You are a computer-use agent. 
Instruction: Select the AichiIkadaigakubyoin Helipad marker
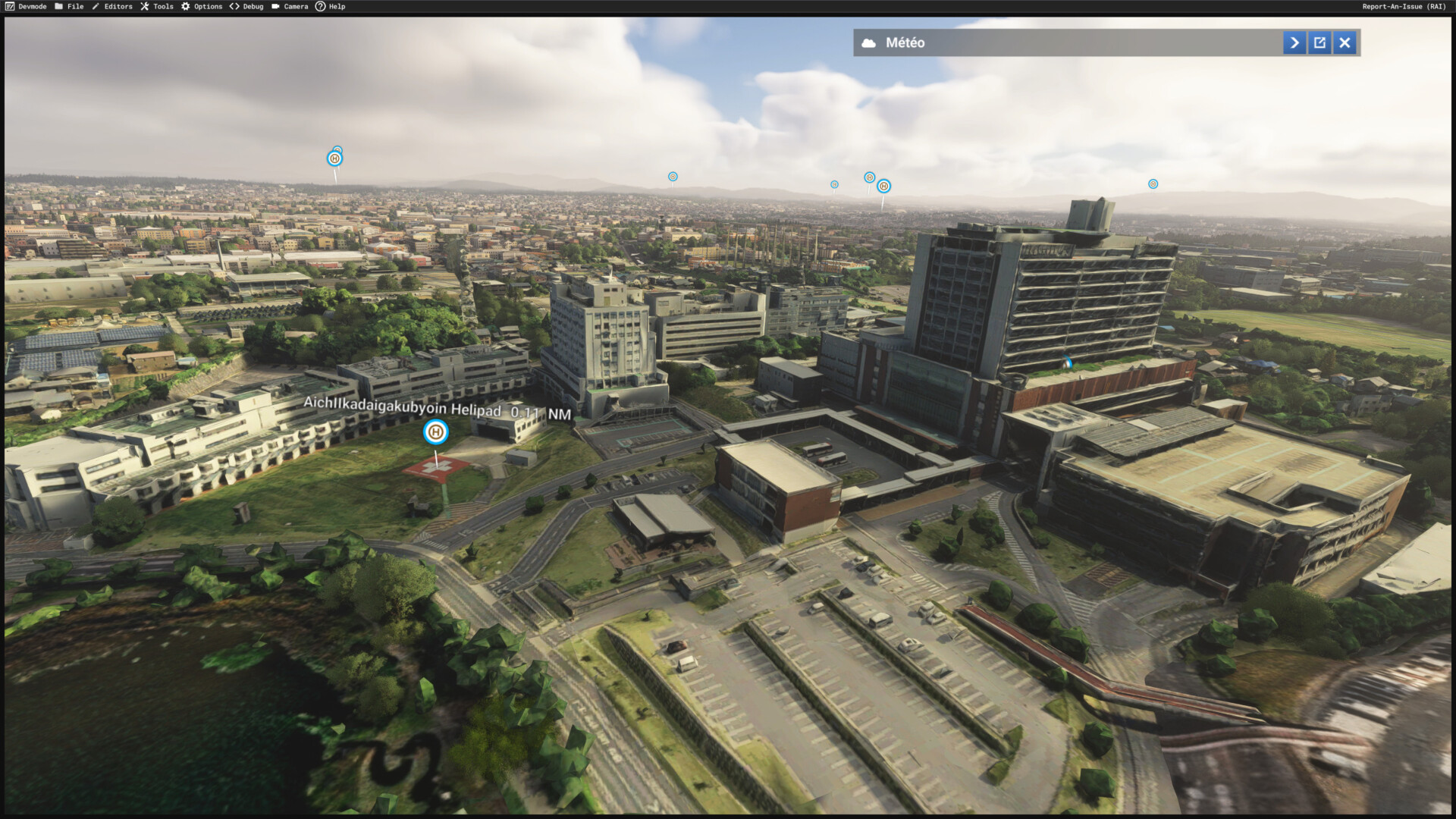435,432
